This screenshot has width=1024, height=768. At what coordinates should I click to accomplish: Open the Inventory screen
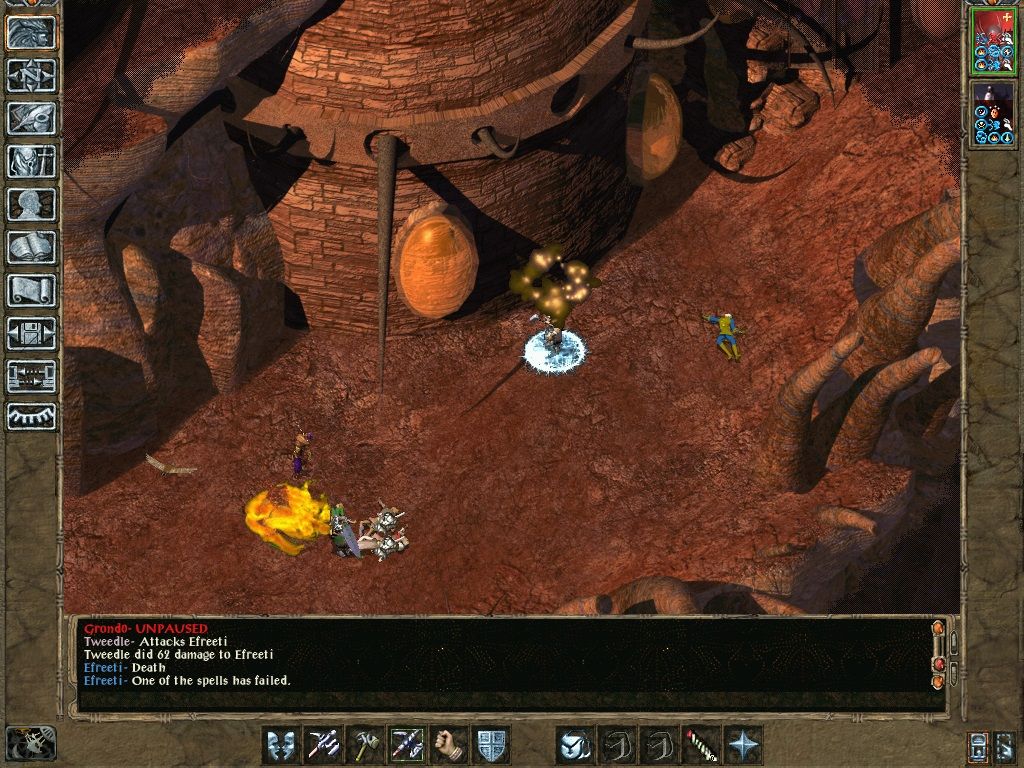[32, 161]
